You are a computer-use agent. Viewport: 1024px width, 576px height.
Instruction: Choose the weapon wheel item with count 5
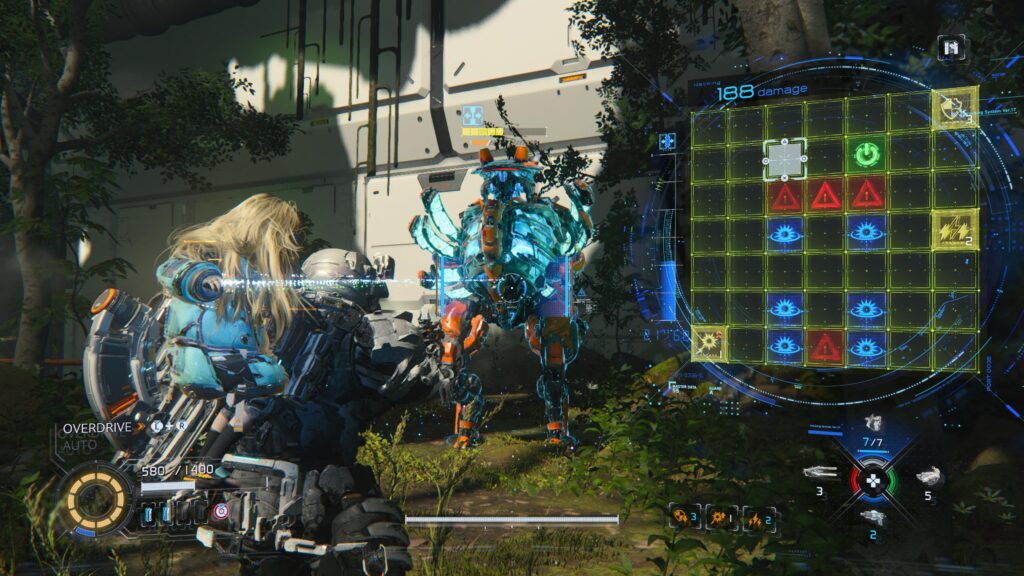[x=929, y=476]
